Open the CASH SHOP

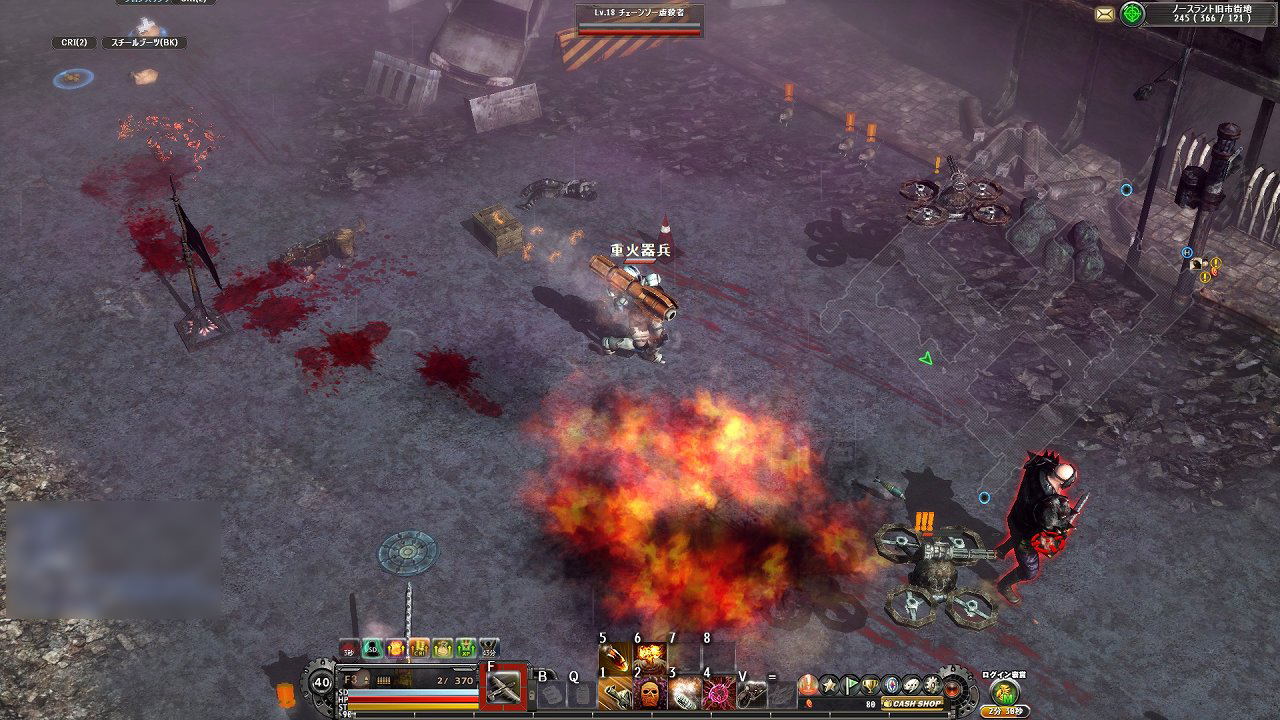pos(912,704)
